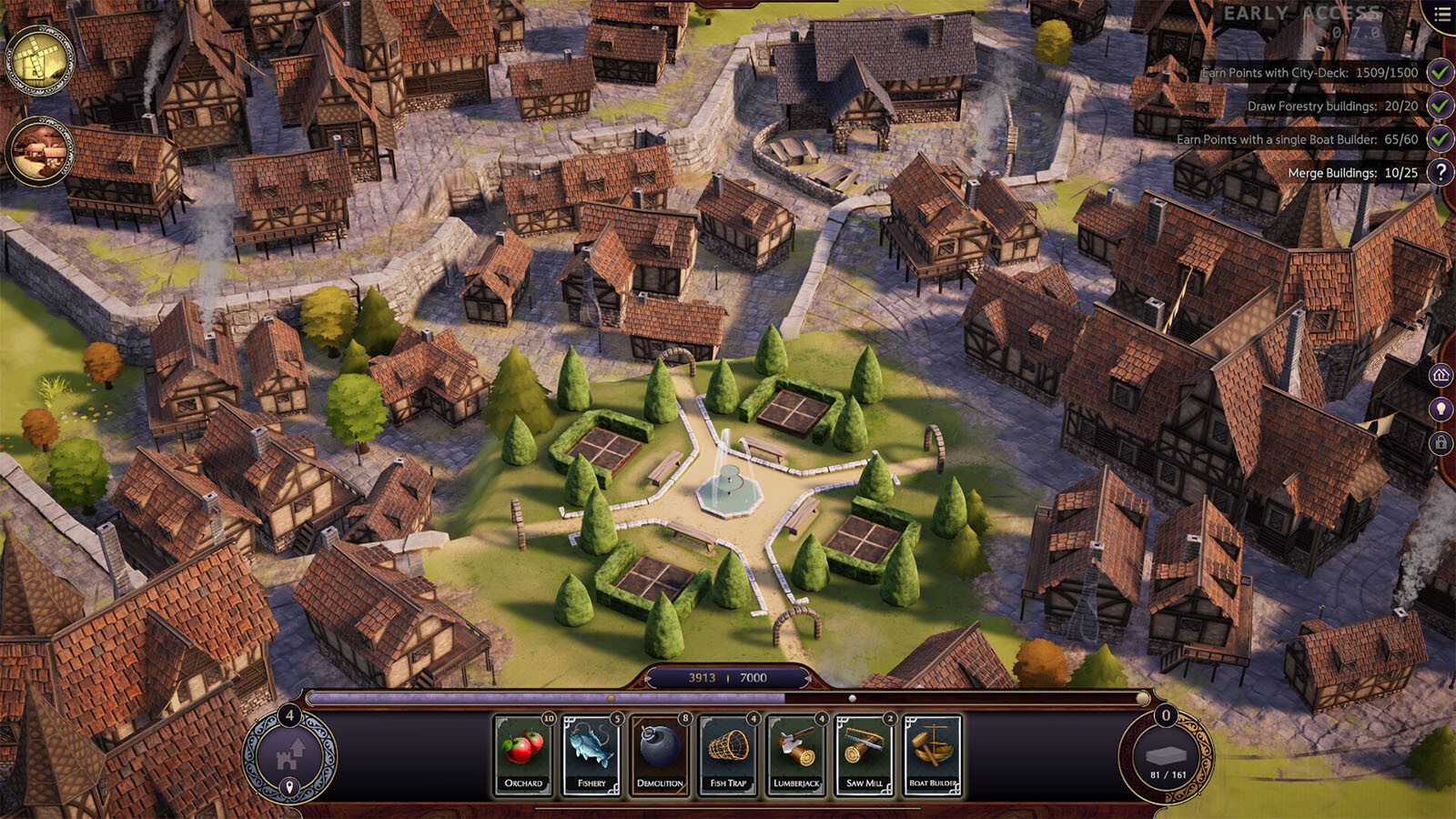Click the Draw Forestry buildings checkmark
This screenshot has height=819, width=1456.
click(1440, 106)
